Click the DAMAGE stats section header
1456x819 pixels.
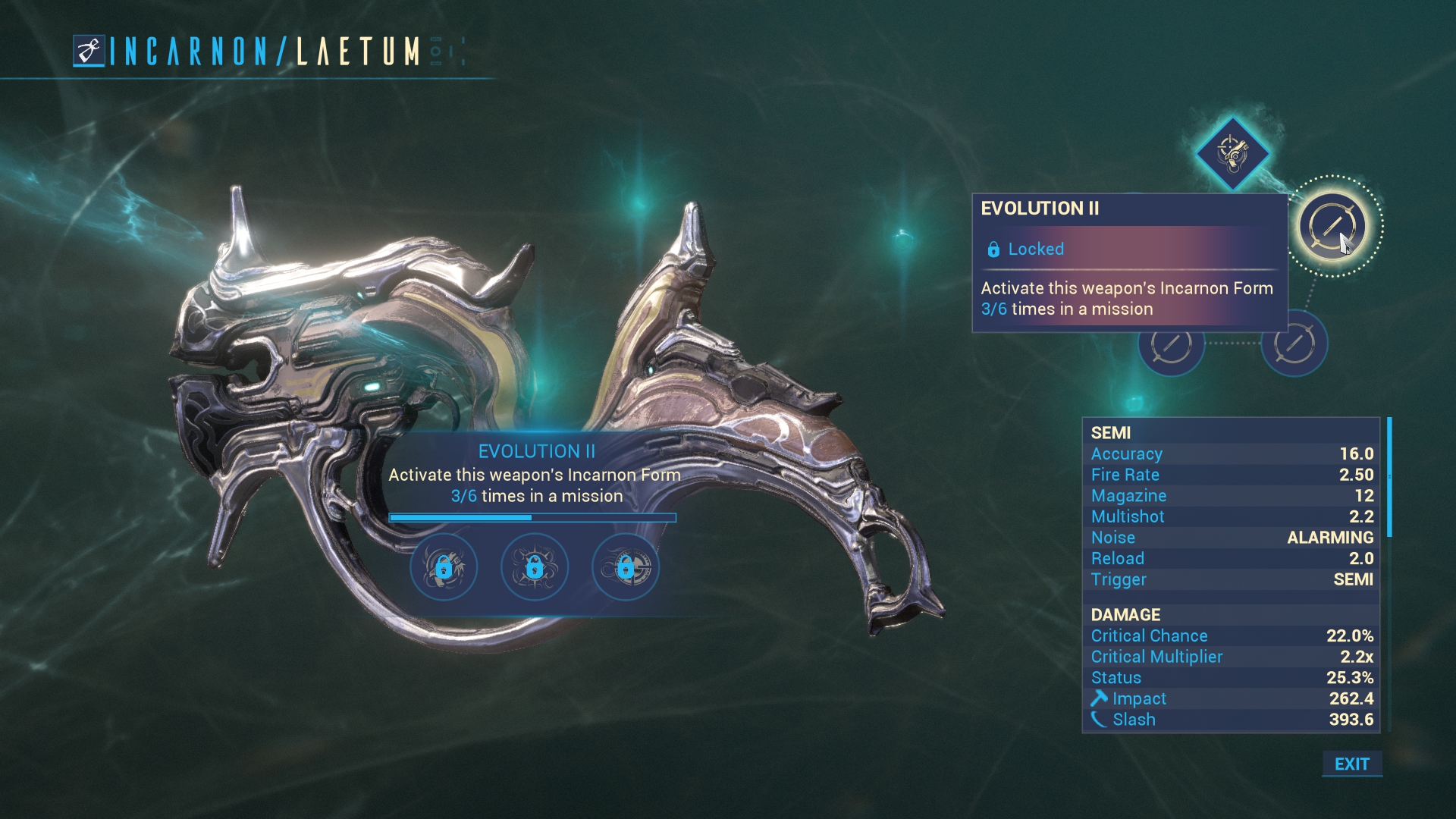coord(1125,614)
